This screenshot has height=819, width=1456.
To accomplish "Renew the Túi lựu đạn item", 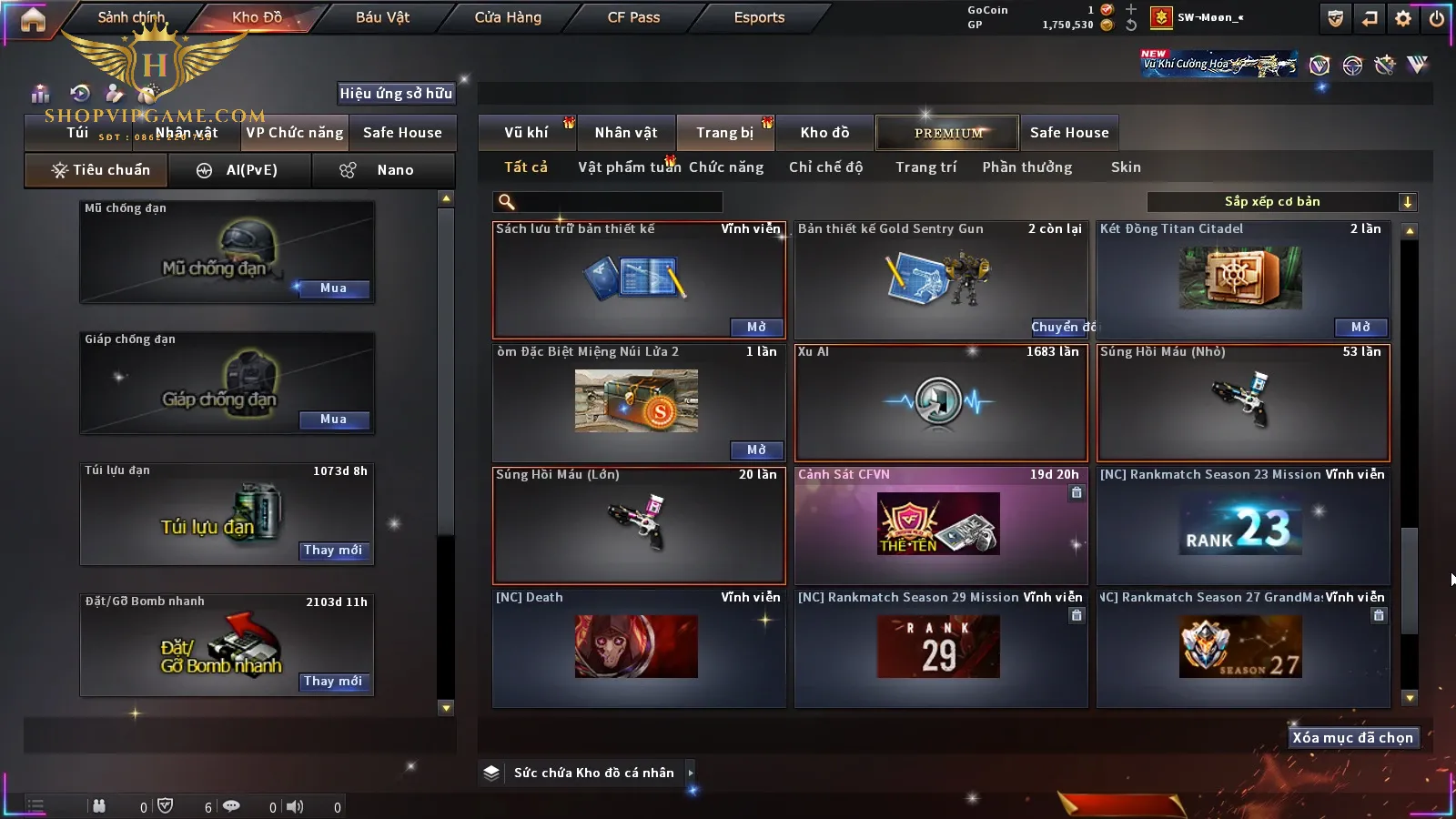I will pyautogui.click(x=333, y=551).
